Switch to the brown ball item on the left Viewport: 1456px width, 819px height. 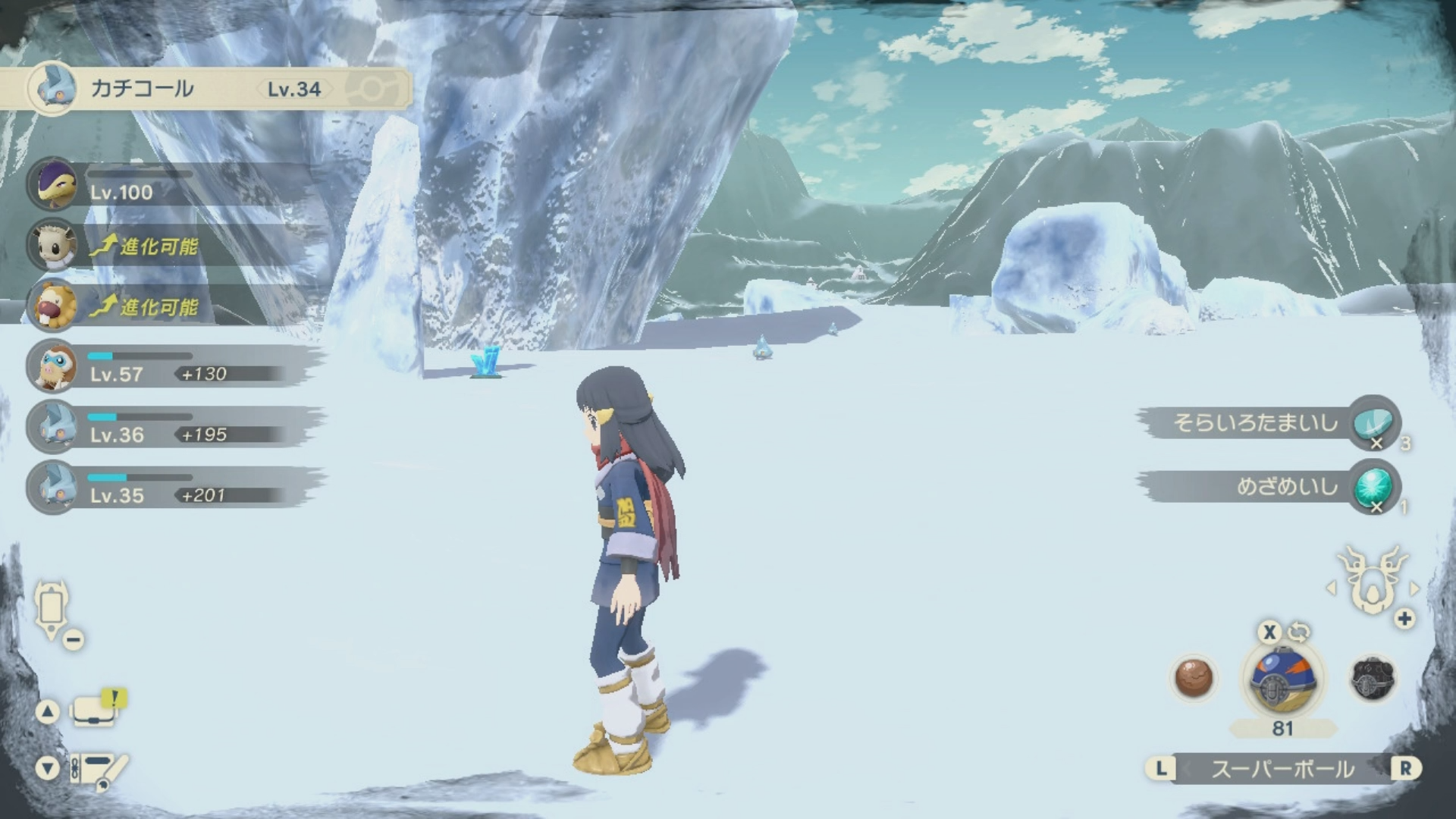point(1194,677)
